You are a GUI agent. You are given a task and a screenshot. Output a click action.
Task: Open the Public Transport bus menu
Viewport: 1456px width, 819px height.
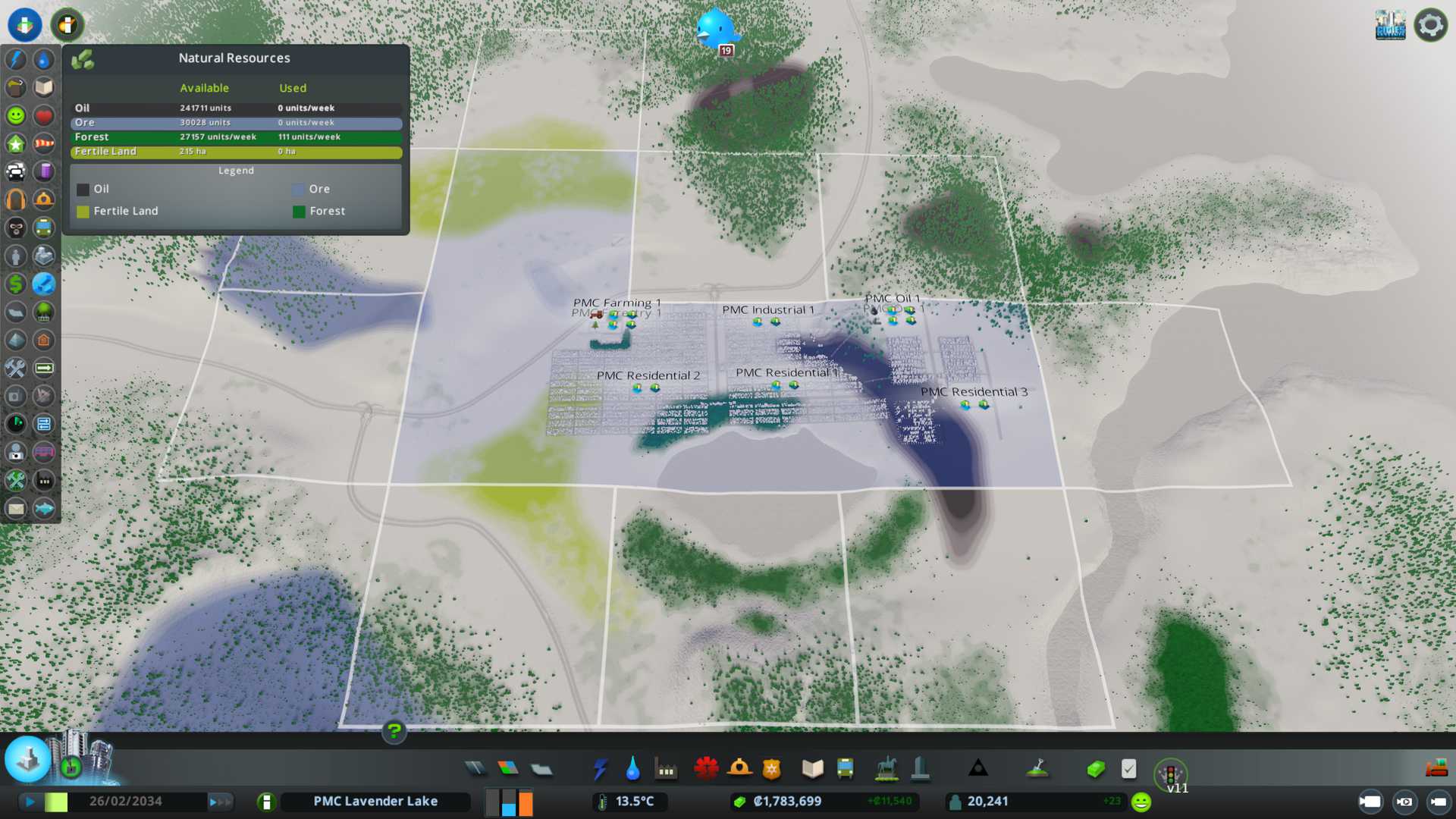click(x=845, y=770)
